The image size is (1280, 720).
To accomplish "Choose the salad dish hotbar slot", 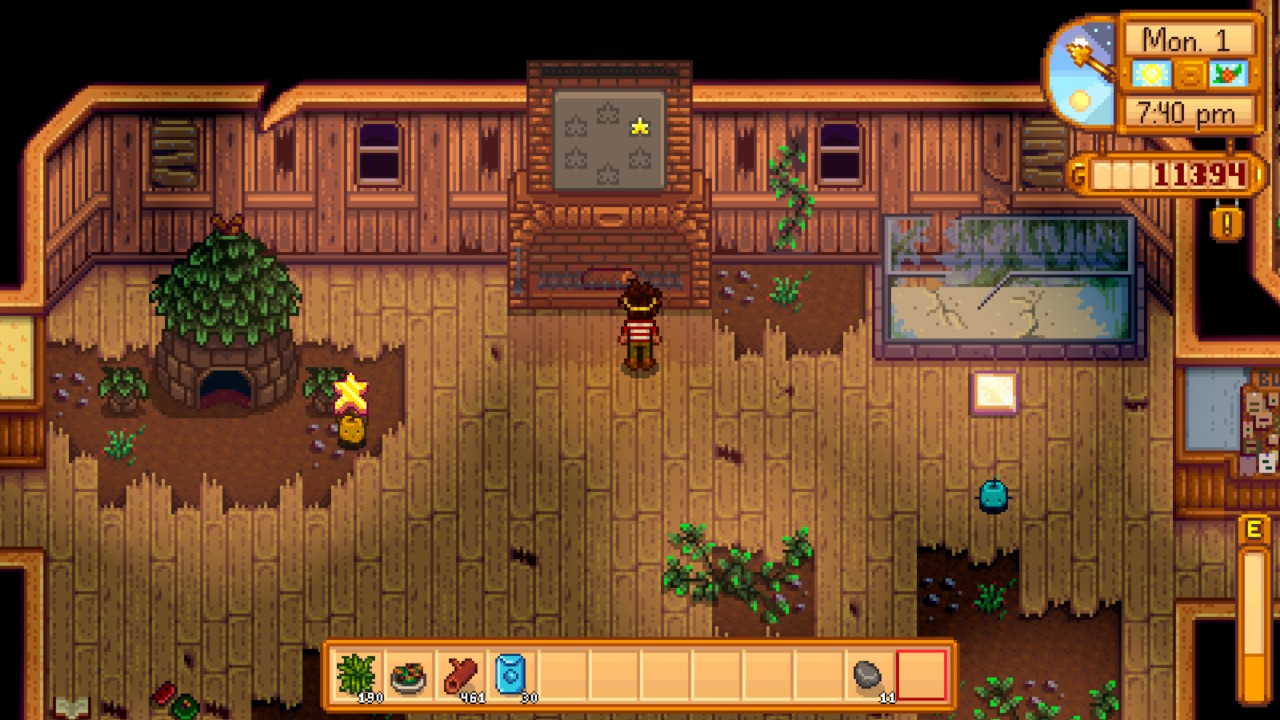I will (x=408, y=675).
